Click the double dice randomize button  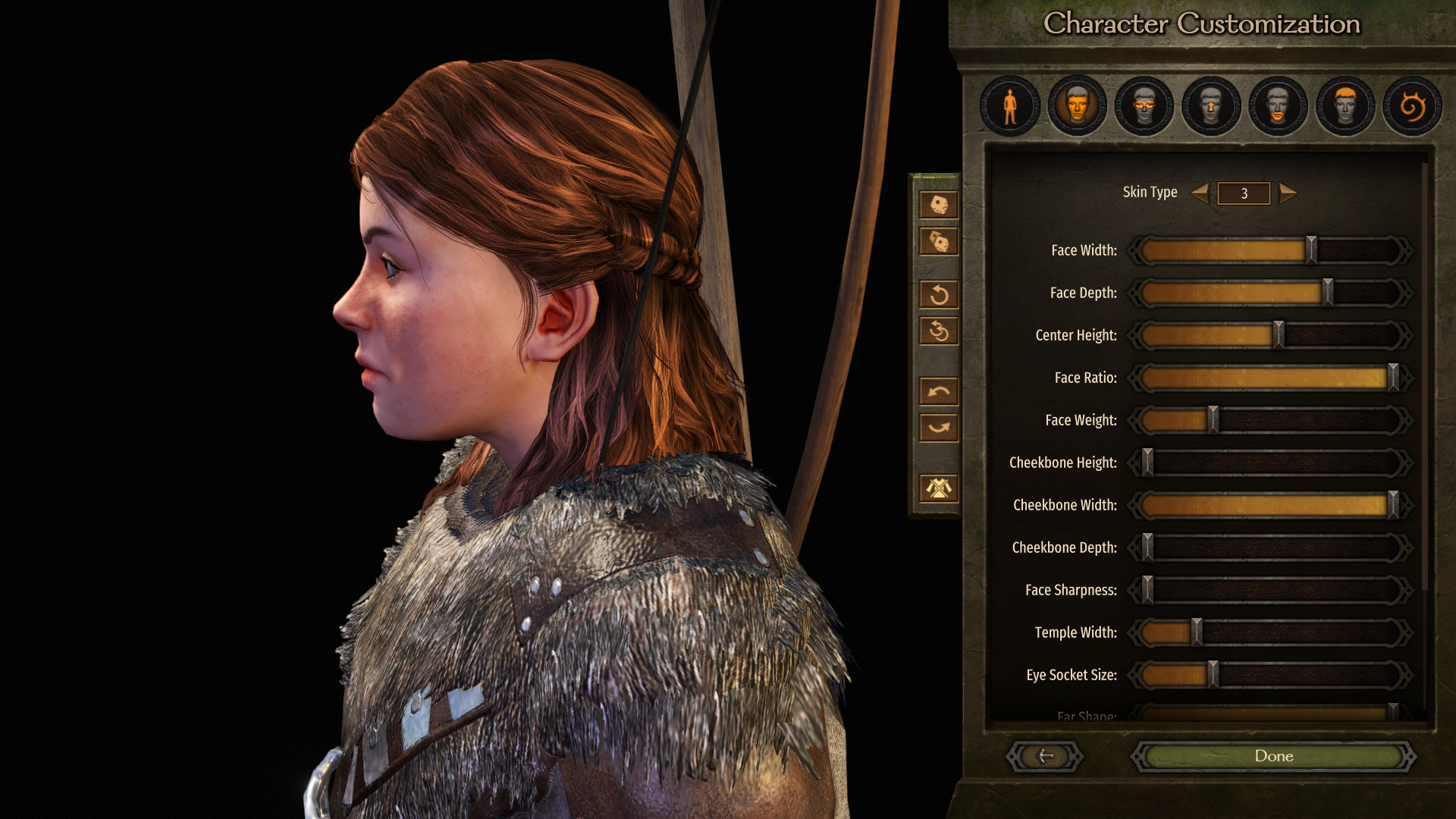point(939,242)
